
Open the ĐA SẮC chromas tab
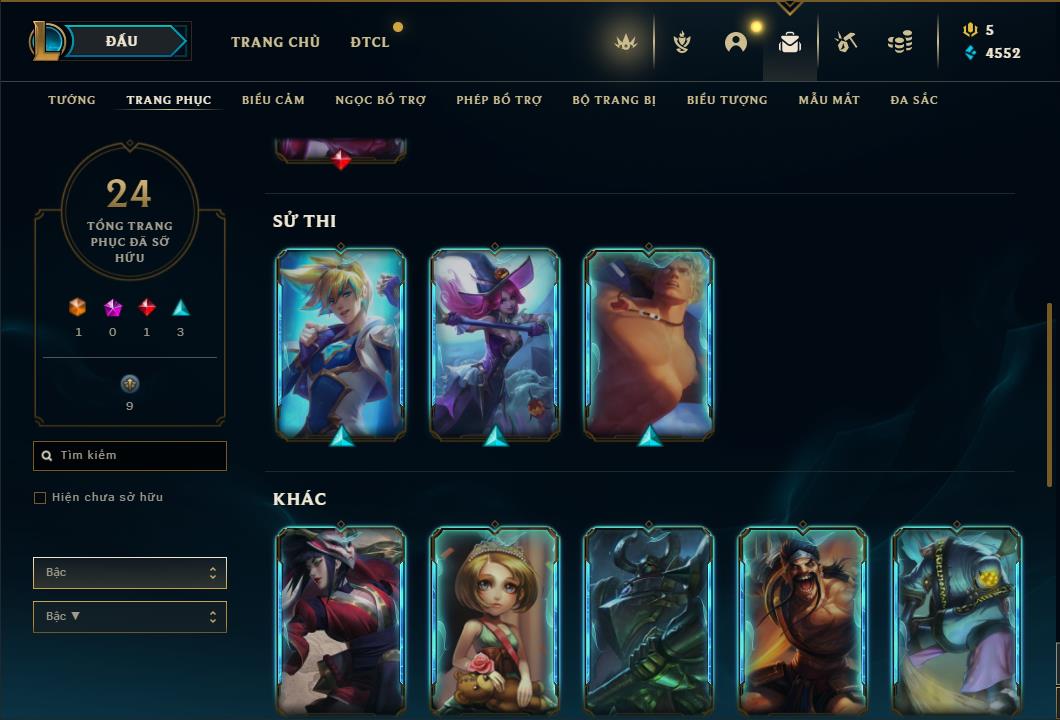coord(914,100)
